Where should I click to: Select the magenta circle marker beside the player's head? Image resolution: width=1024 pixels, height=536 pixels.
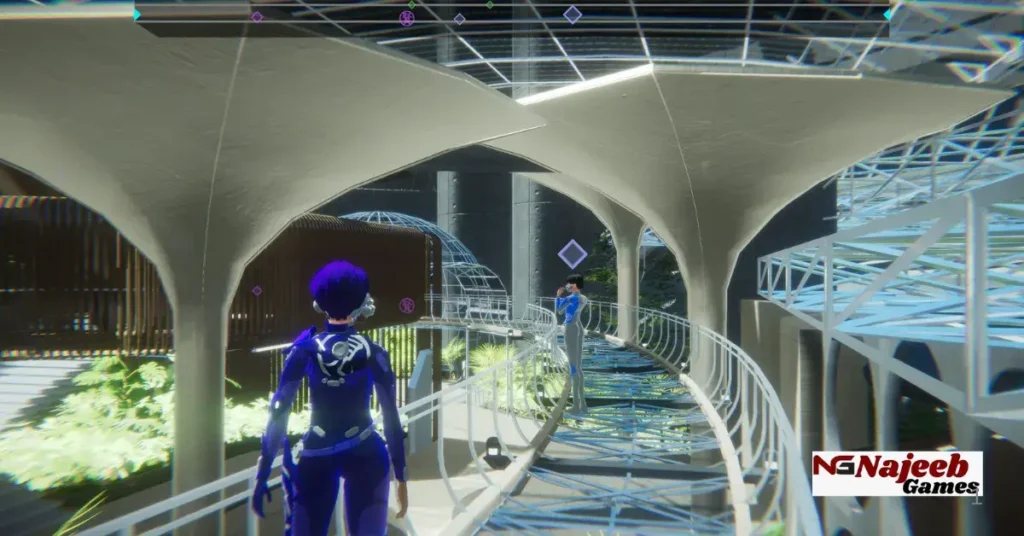(x=407, y=305)
